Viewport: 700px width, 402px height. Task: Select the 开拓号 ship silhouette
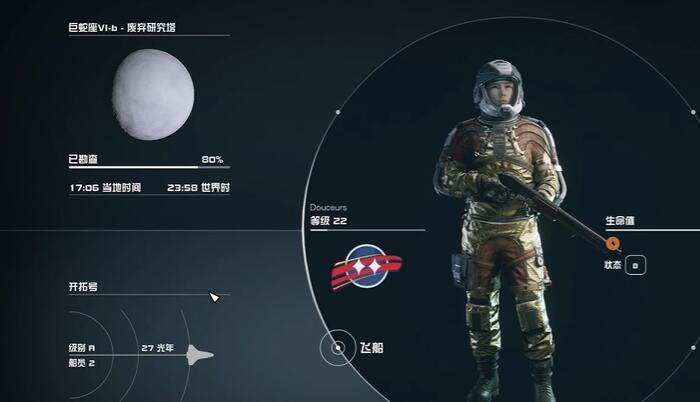(200, 353)
